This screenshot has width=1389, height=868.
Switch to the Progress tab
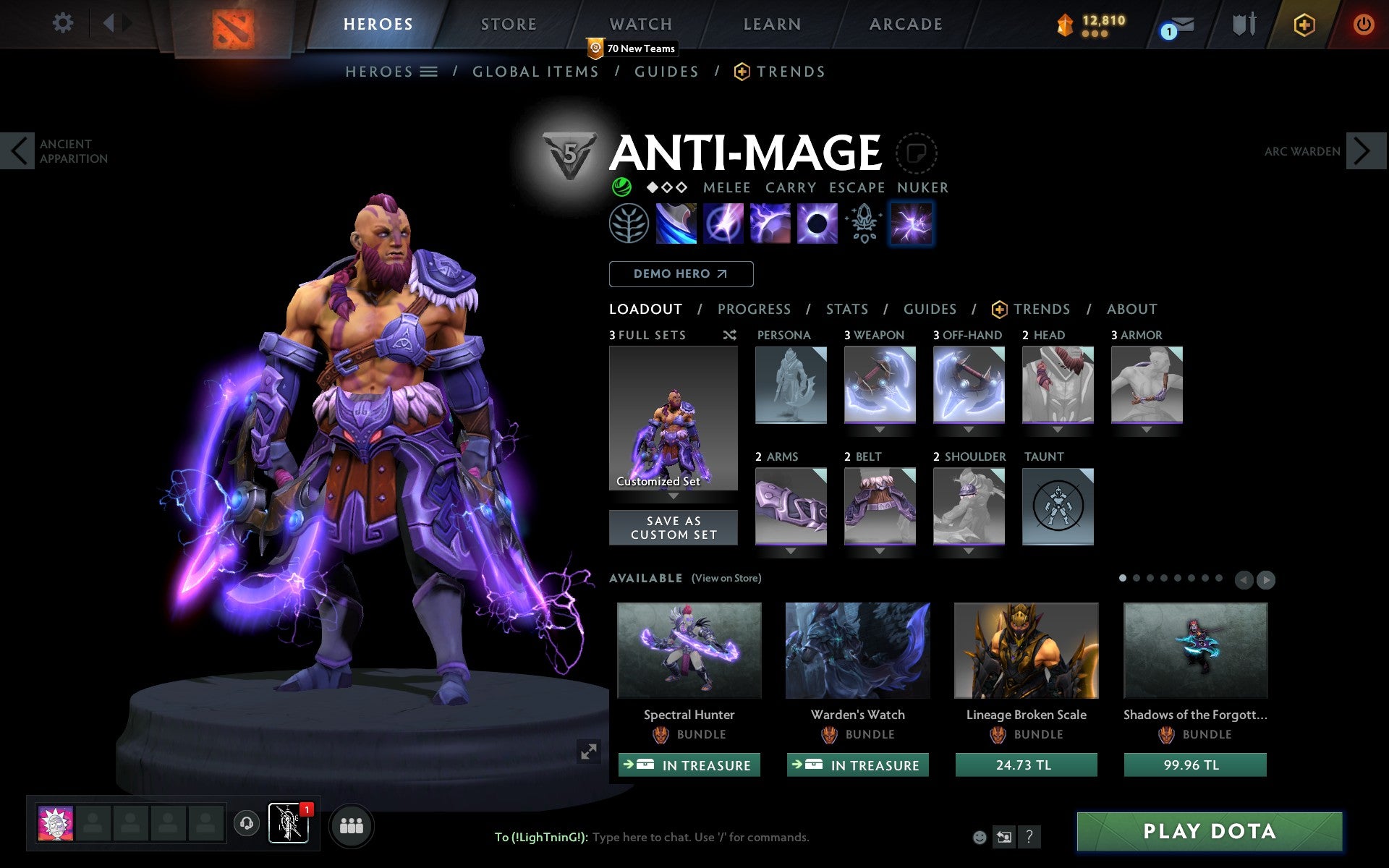(754, 309)
